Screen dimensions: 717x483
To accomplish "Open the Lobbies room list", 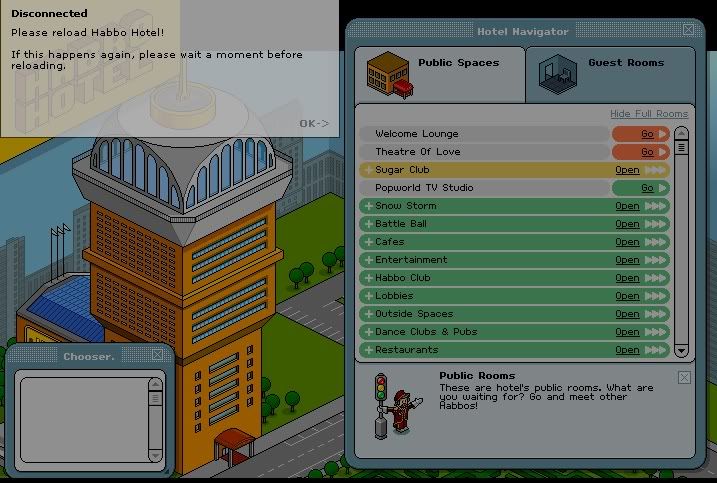I will click(x=627, y=296).
